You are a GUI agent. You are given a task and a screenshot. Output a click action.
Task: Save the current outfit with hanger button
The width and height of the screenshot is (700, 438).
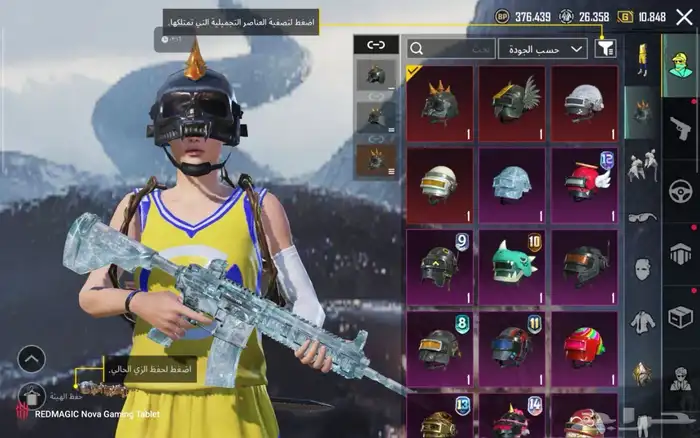click(31, 396)
